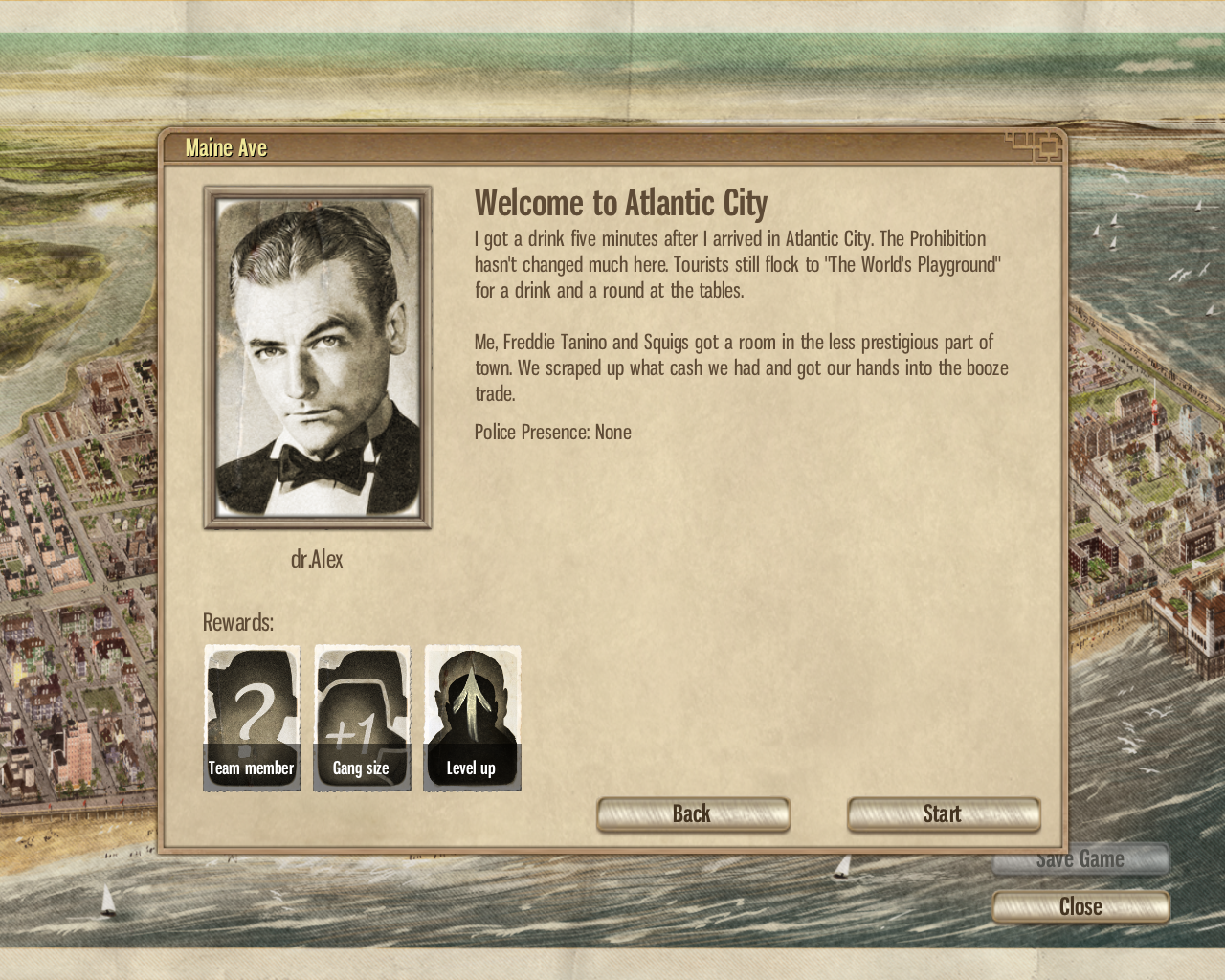Click the window icon in dialog title bar
This screenshot has width=1225, height=980.
point(1037,146)
